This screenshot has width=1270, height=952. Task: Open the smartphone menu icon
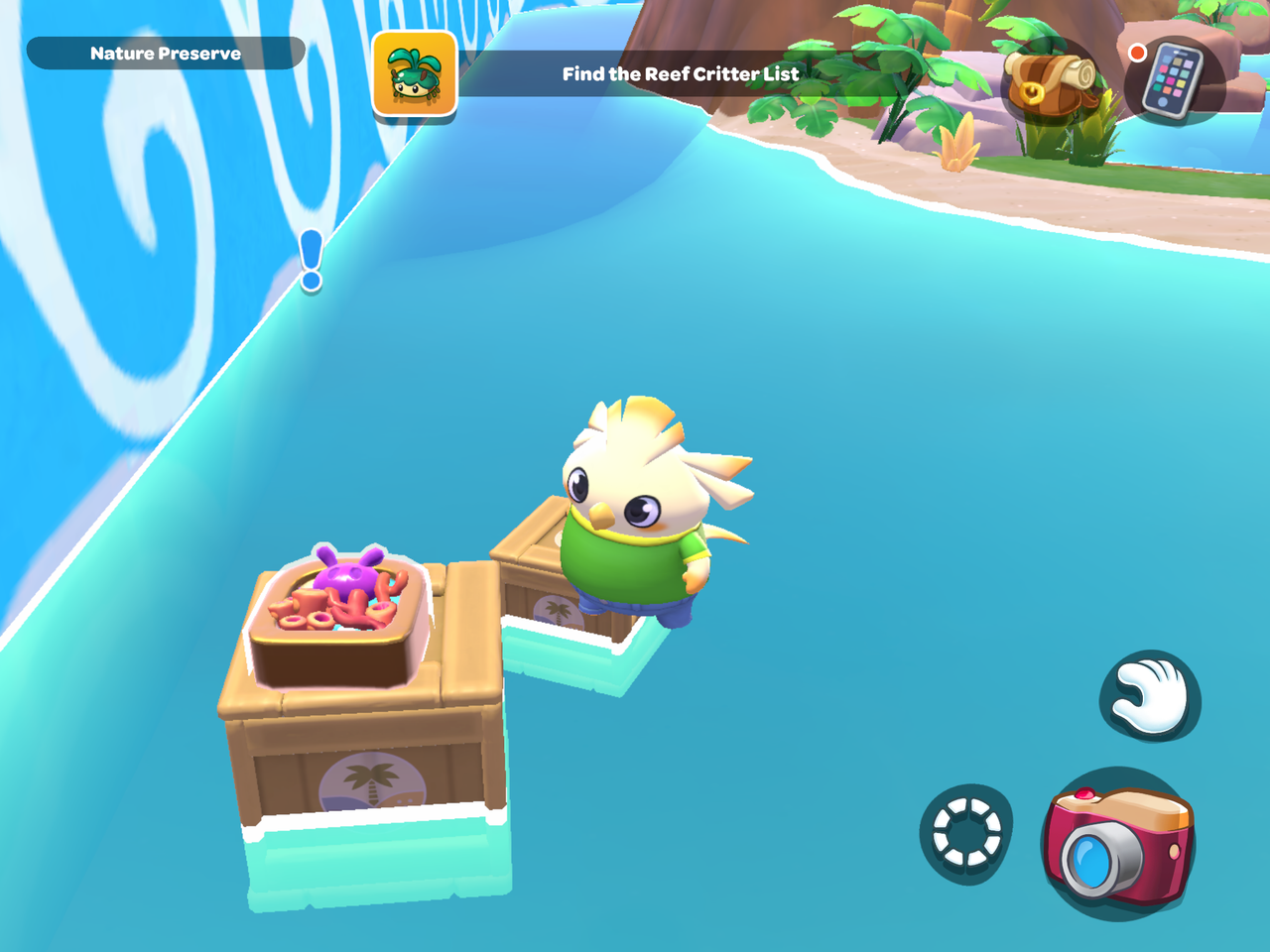point(1172,81)
